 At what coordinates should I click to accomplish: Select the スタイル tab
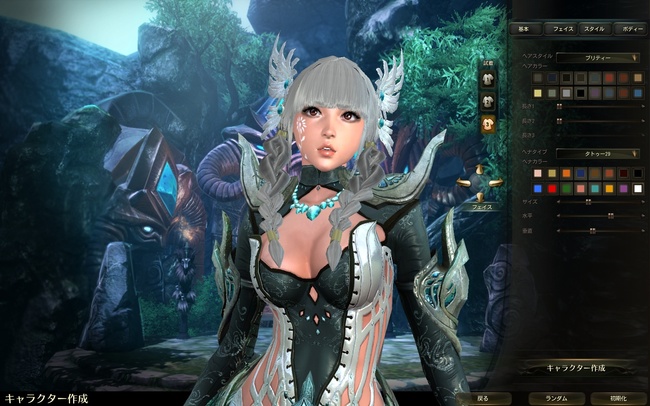click(x=593, y=29)
